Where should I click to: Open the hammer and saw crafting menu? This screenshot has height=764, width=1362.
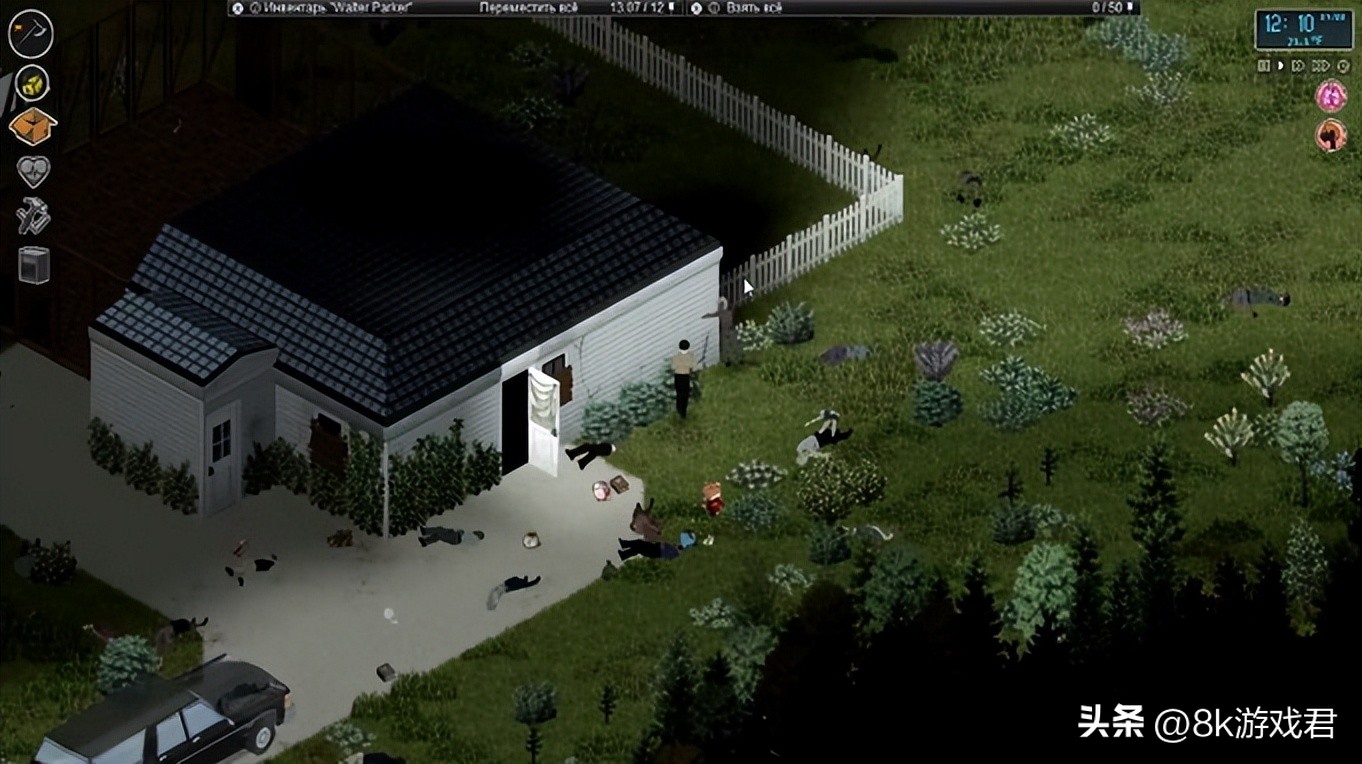(x=33, y=216)
